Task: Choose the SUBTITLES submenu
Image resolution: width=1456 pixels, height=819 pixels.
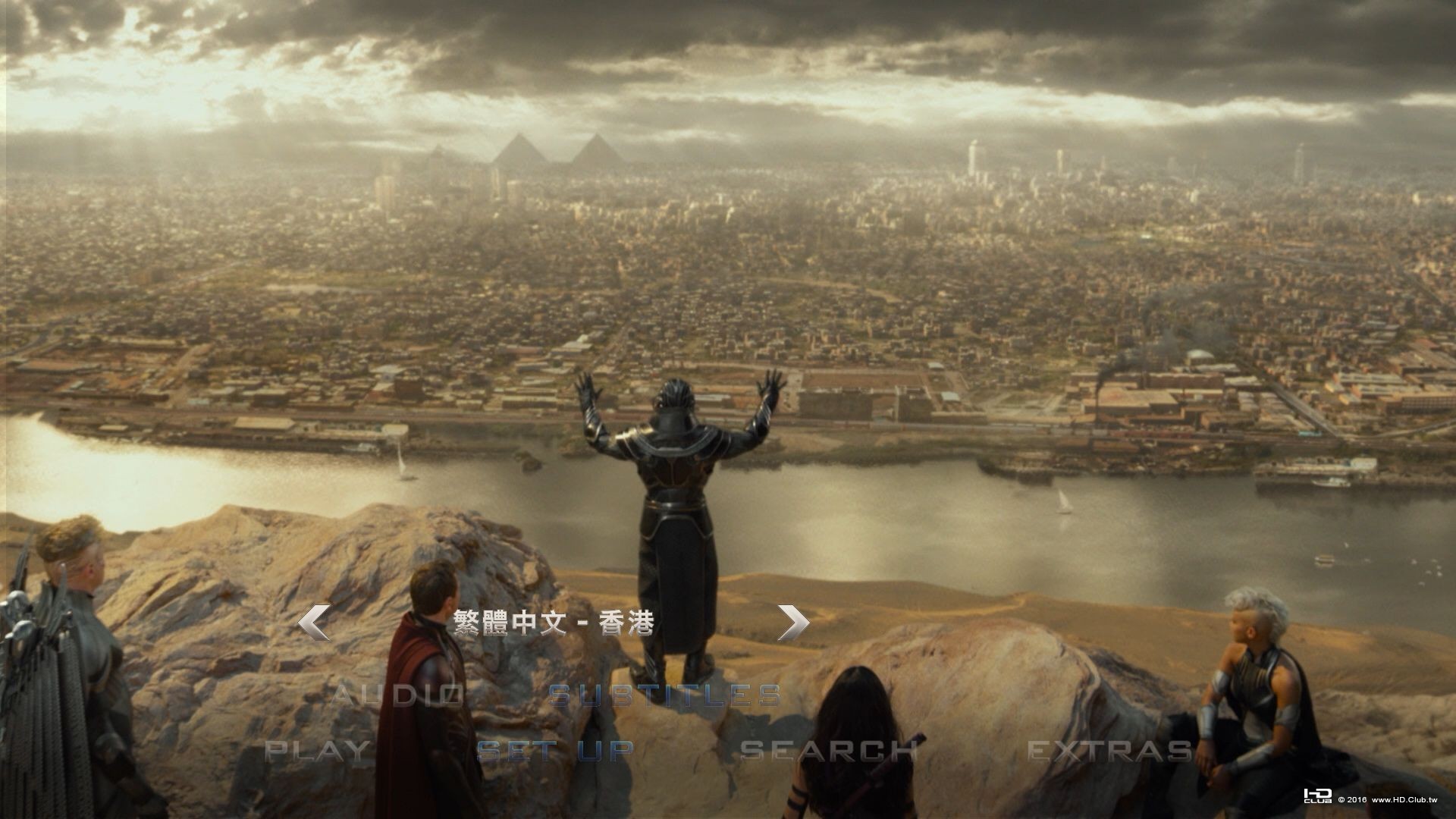Action: click(664, 695)
